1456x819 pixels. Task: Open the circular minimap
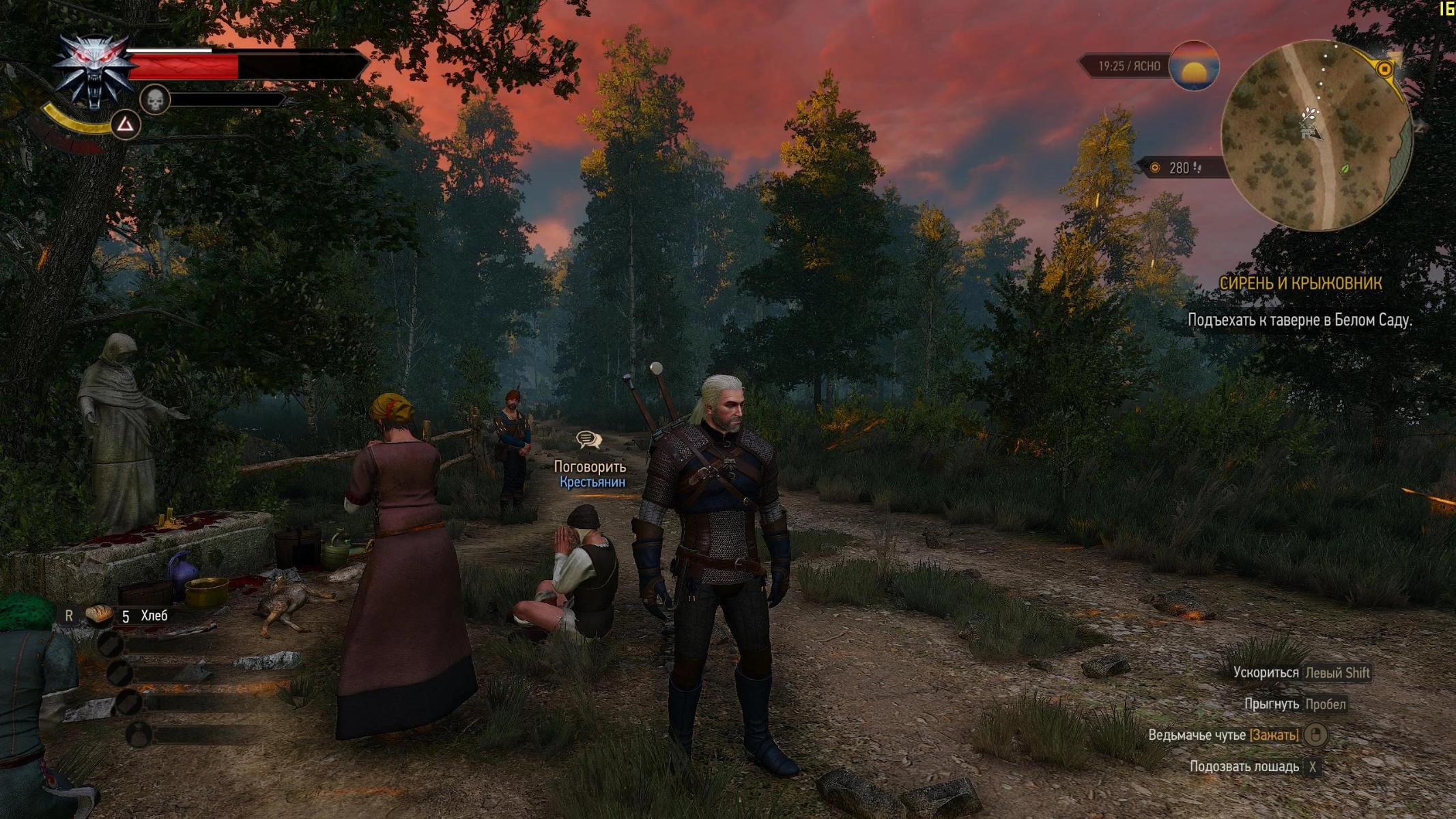(1315, 136)
